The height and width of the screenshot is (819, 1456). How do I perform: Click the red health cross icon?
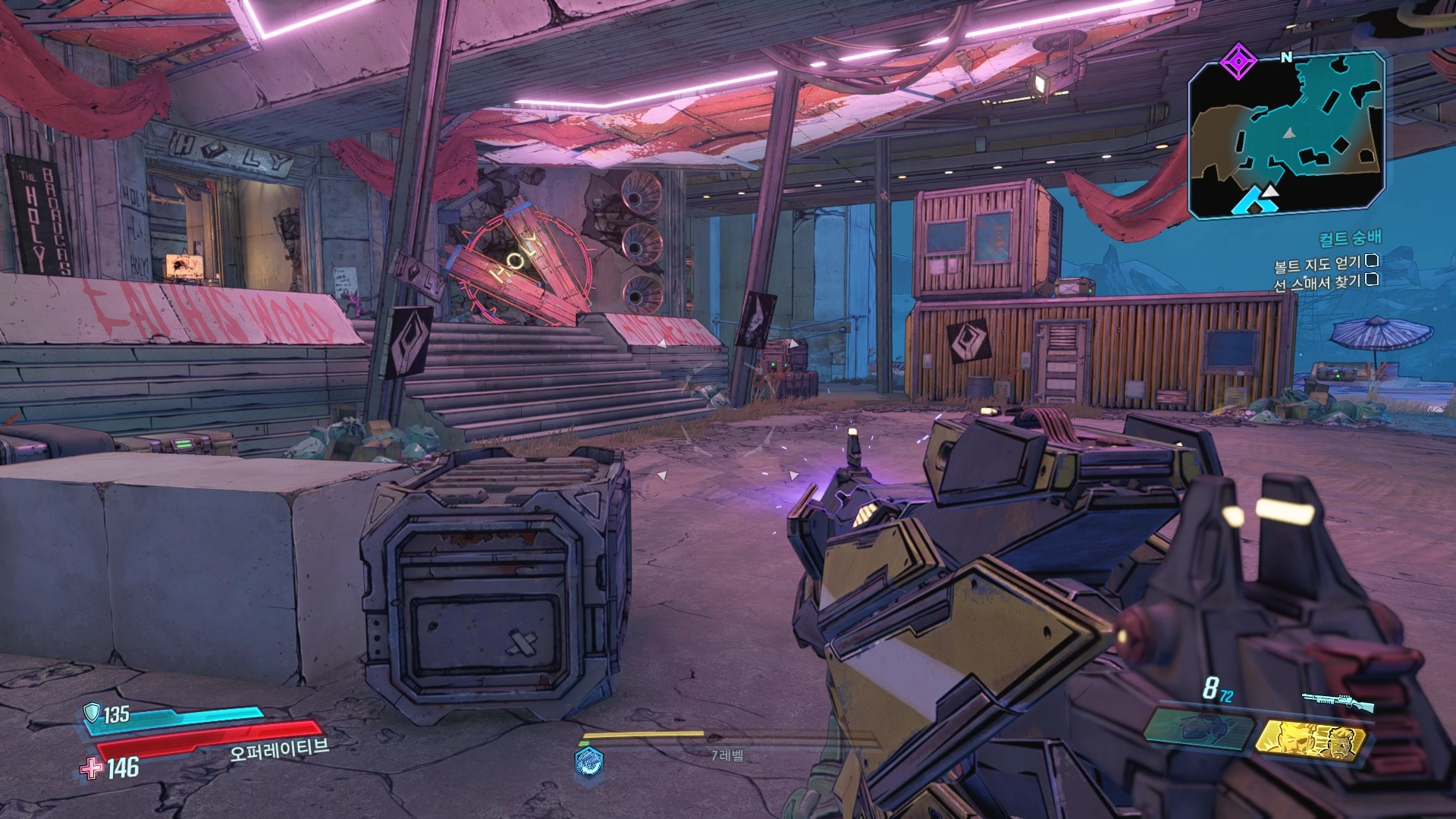(92, 768)
